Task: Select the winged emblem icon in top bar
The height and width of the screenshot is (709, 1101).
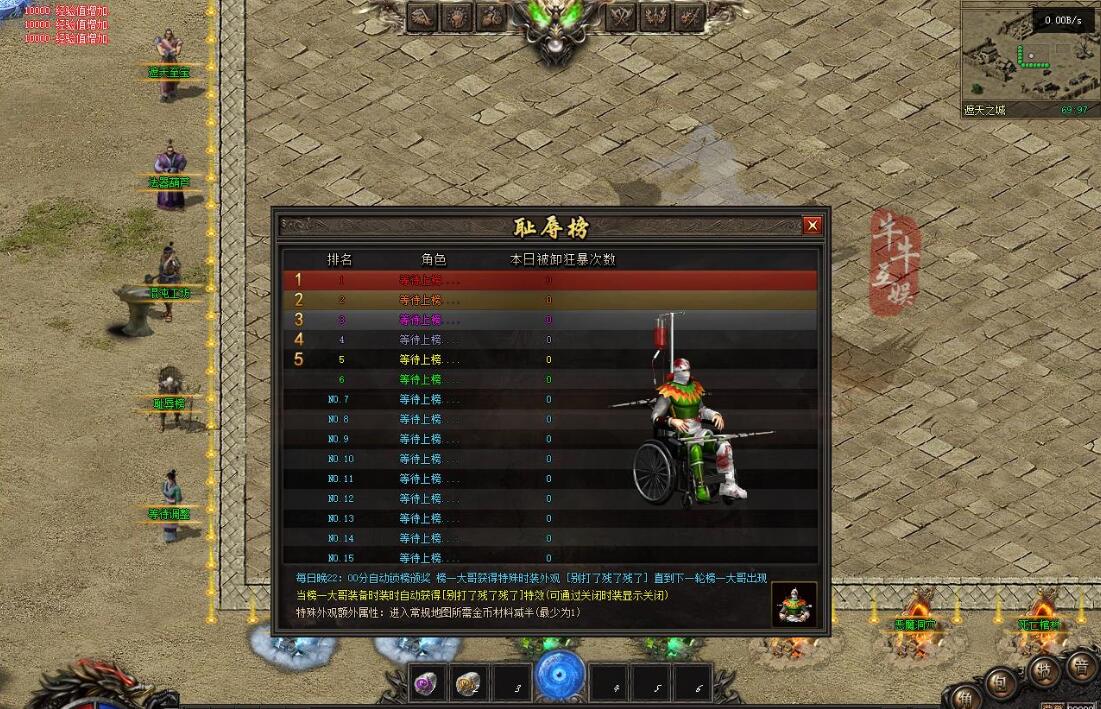Action: tap(654, 17)
